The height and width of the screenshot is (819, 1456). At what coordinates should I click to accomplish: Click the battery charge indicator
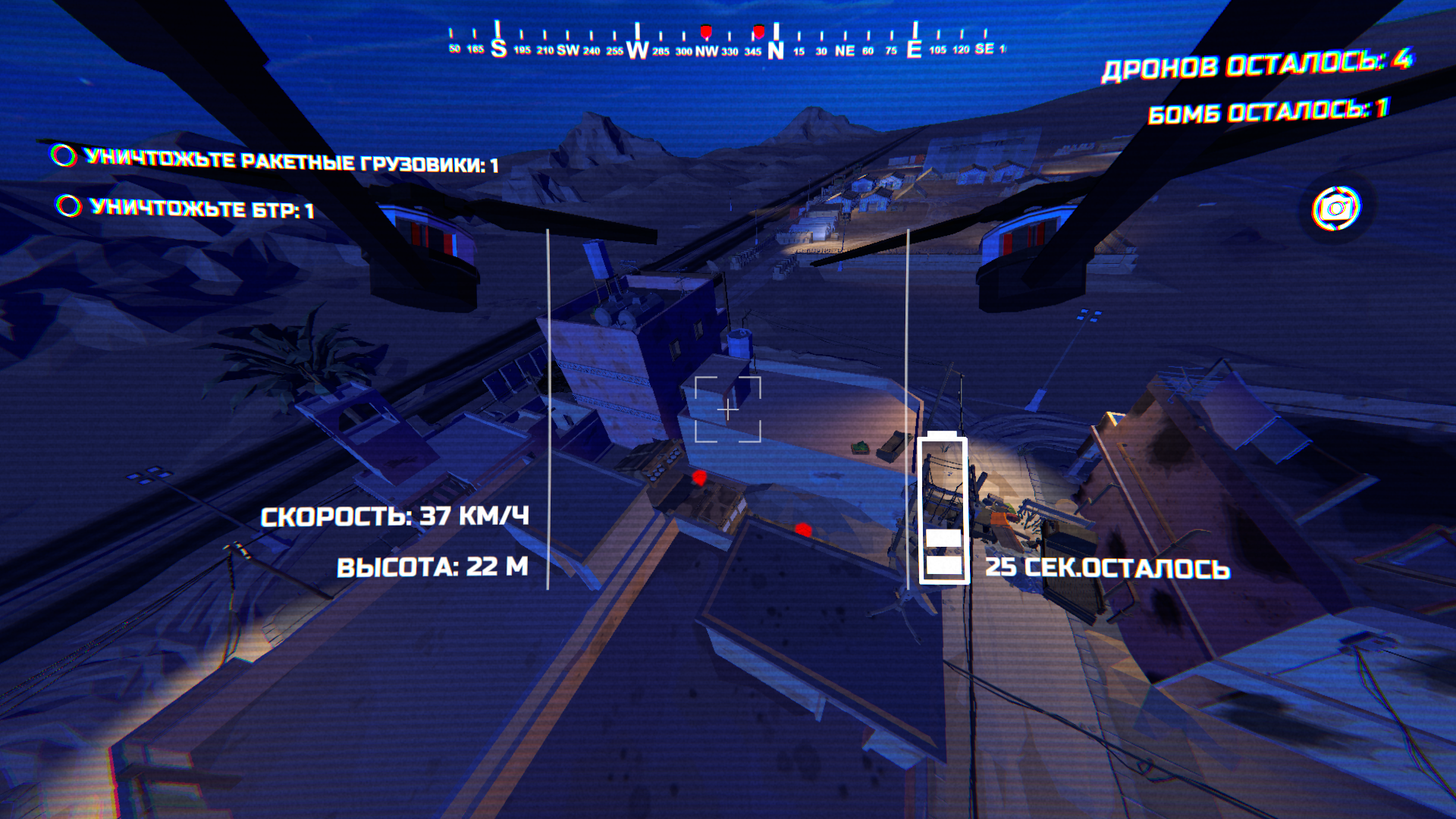coord(943,508)
